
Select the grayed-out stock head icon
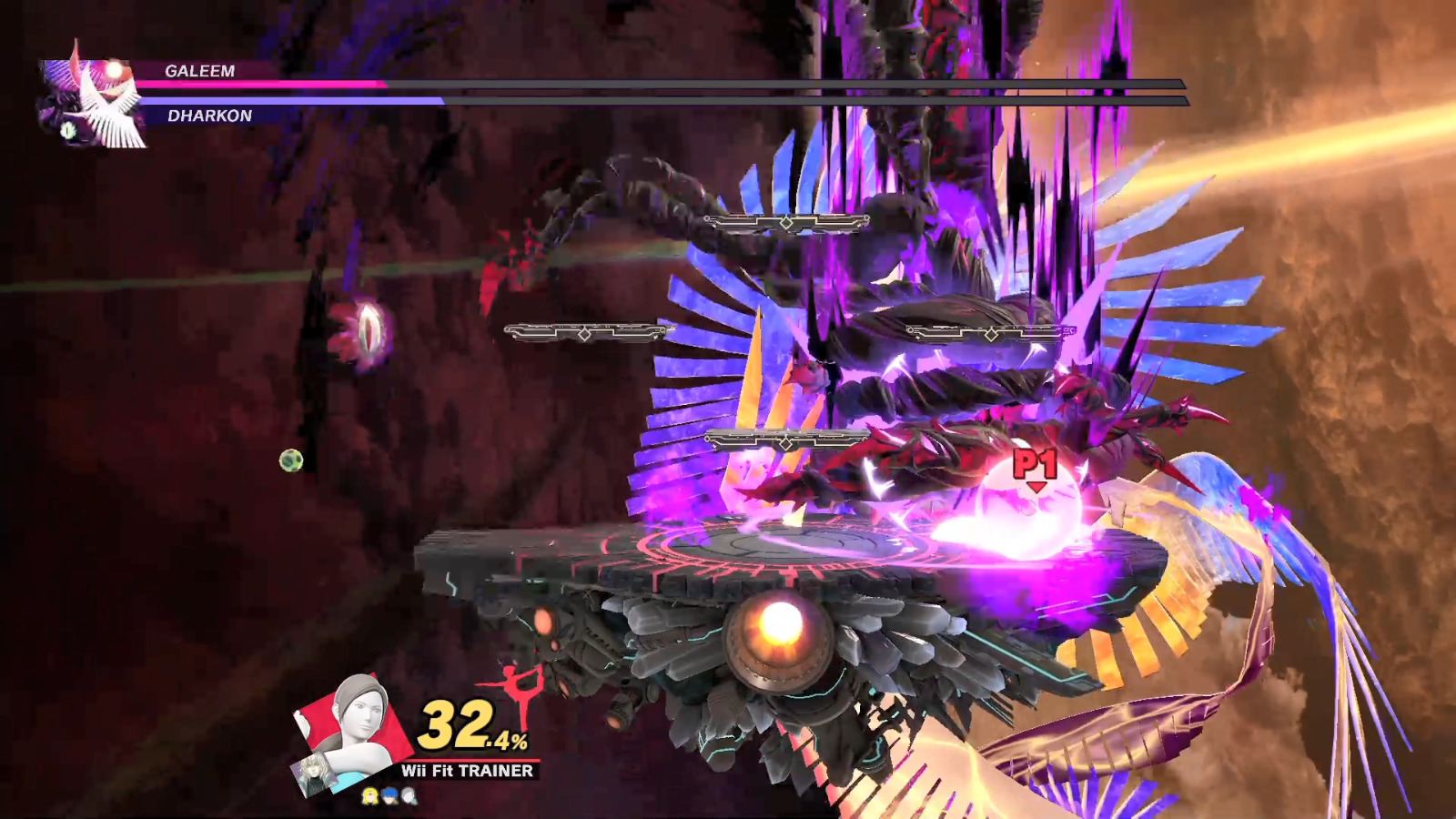(408, 794)
